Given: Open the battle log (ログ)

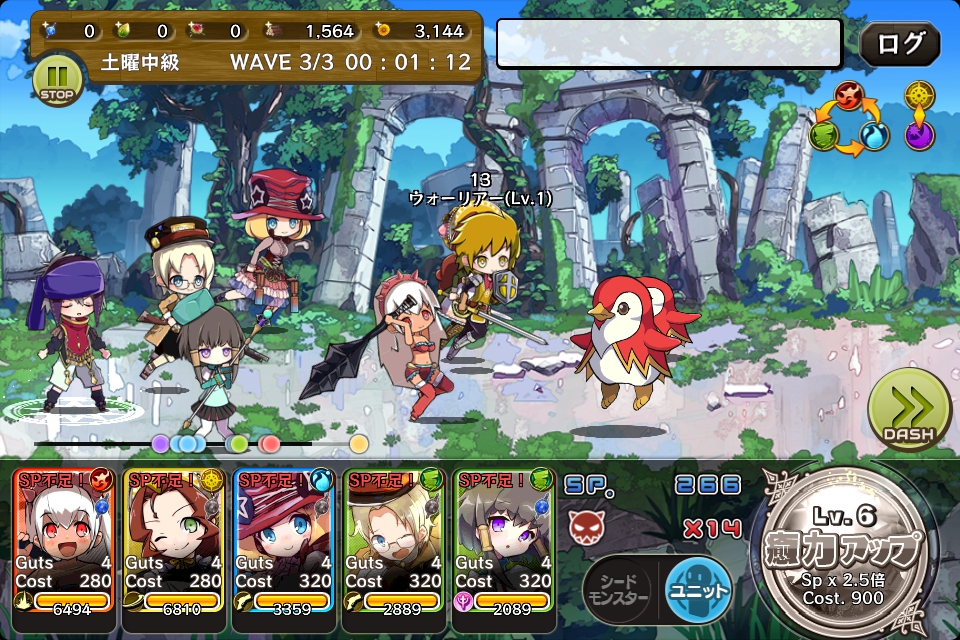Looking at the screenshot, I should click(x=900, y=44).
